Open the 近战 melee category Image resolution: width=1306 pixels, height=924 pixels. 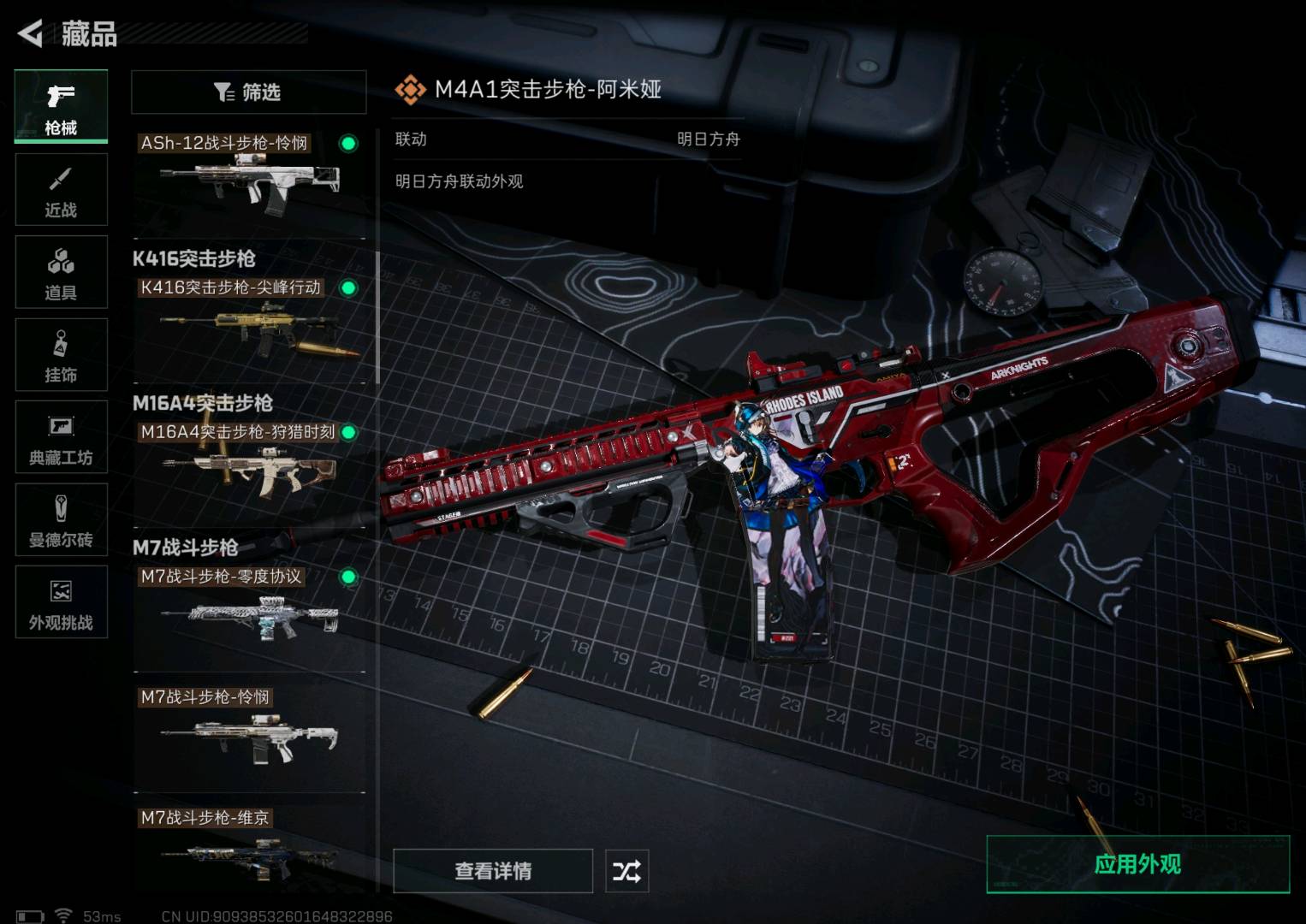(x=61, y=190)
